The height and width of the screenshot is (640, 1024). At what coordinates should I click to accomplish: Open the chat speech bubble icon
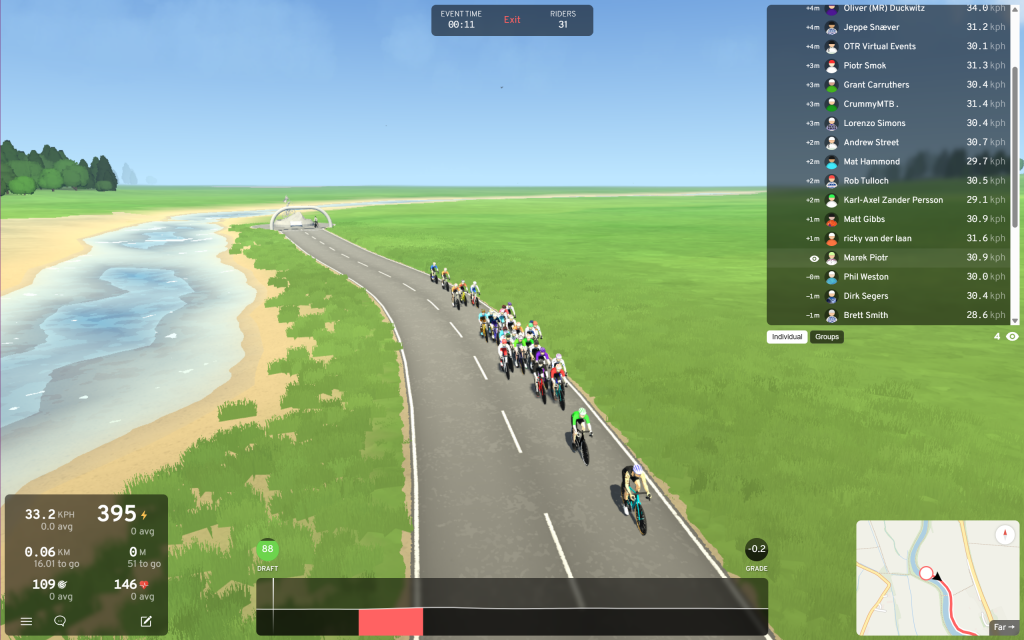[x=60, y=621]
